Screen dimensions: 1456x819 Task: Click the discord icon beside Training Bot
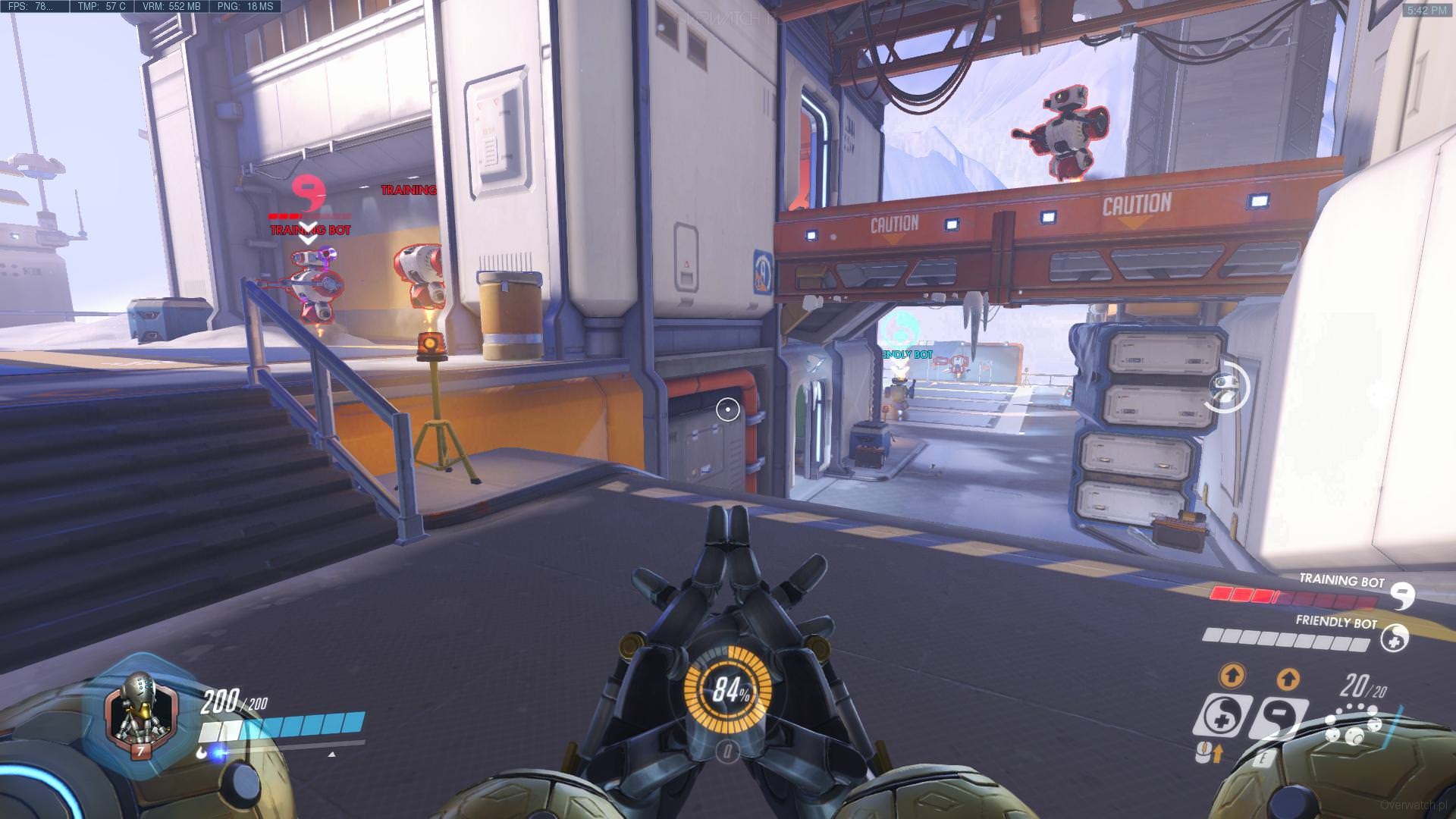(1404, 596)
